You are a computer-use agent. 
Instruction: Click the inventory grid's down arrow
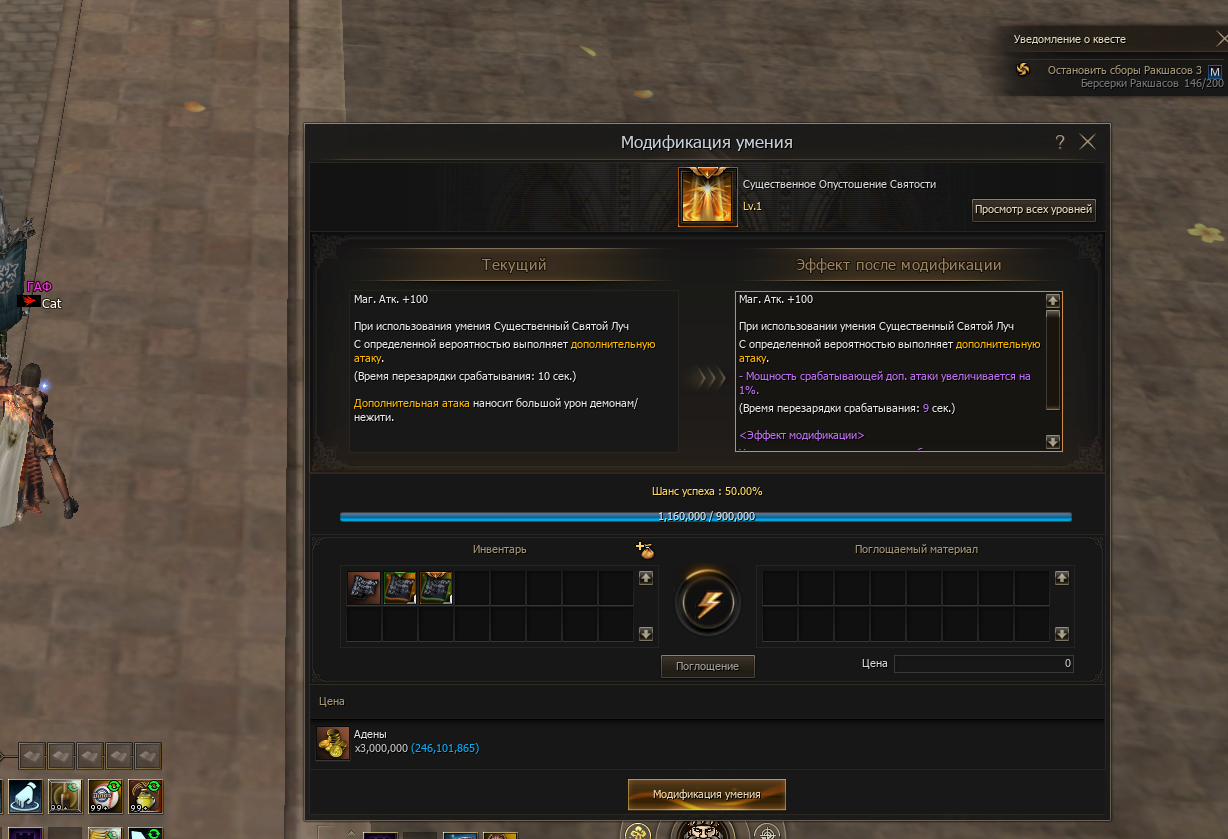click(x=646, y=633)
